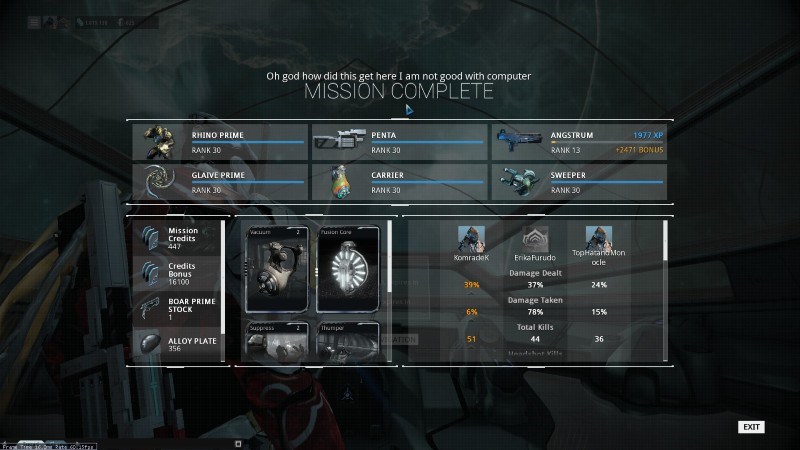Image resolution: width=800 pixels, height=450 pixels.
Task: Select the Mission Credits reward row
Action: pos(177,237)
